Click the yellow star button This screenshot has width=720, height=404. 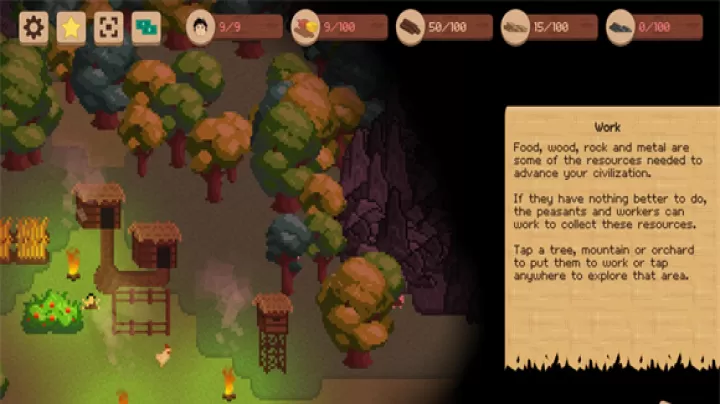(x=71, y=27)
